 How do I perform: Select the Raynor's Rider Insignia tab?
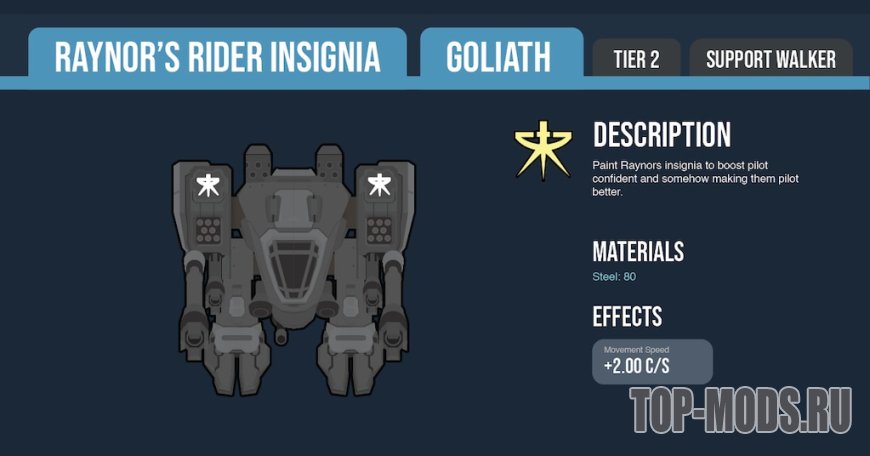tap(217, 57)
